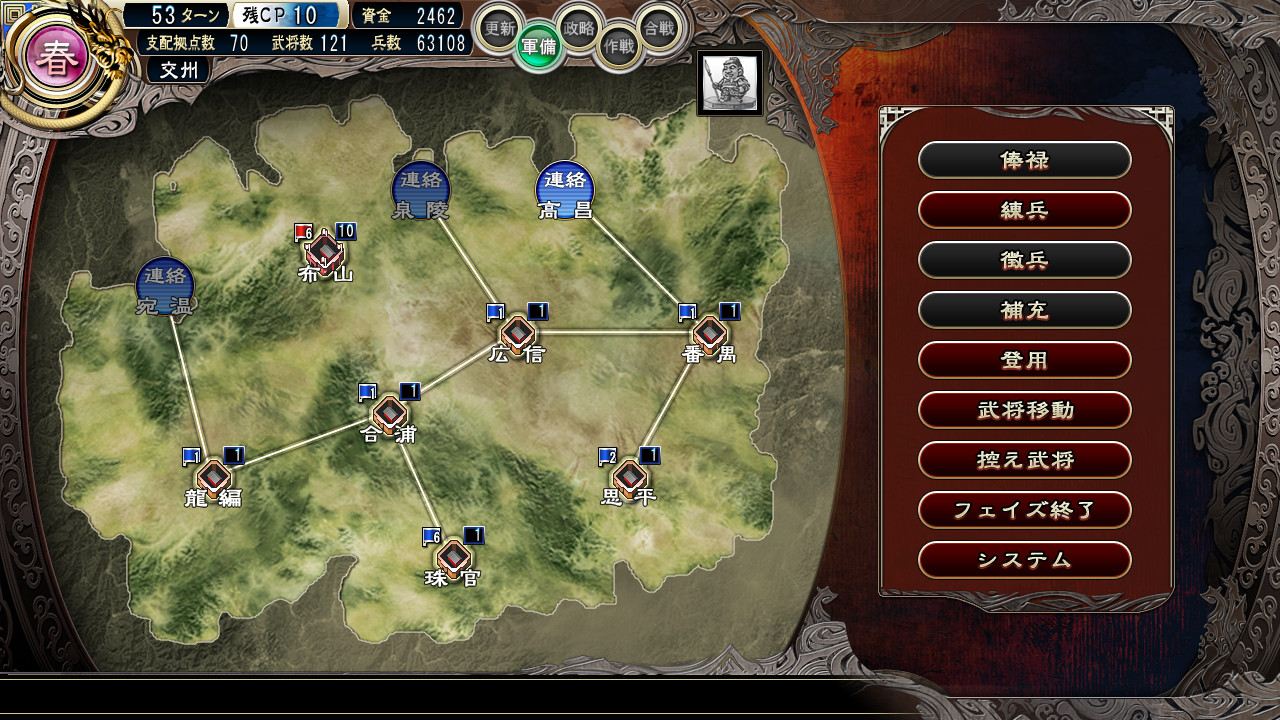Open the 登用 recruitment menu
The image size is (1280, 720).
[1024, 360]
